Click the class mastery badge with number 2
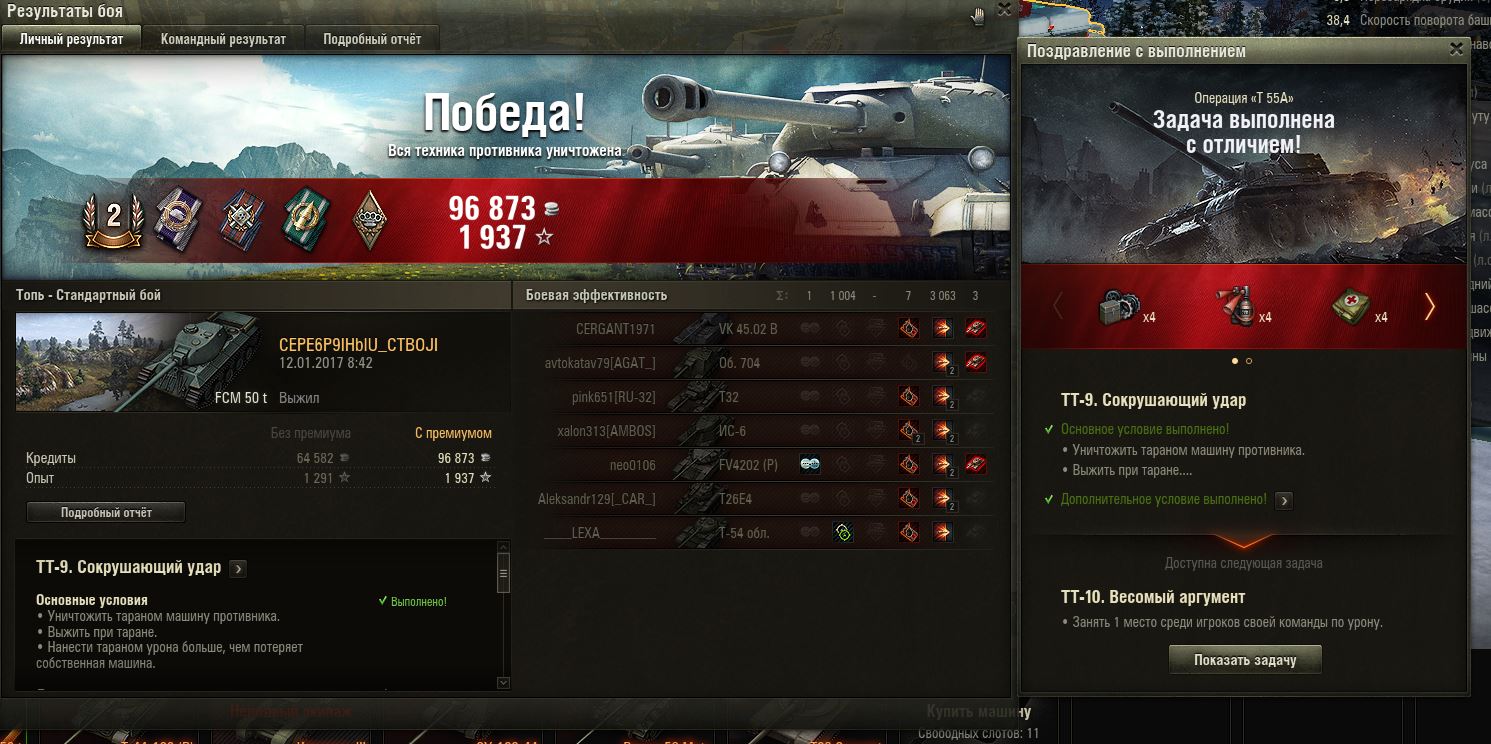The image size is (1491, 744). tap(113, 218)
